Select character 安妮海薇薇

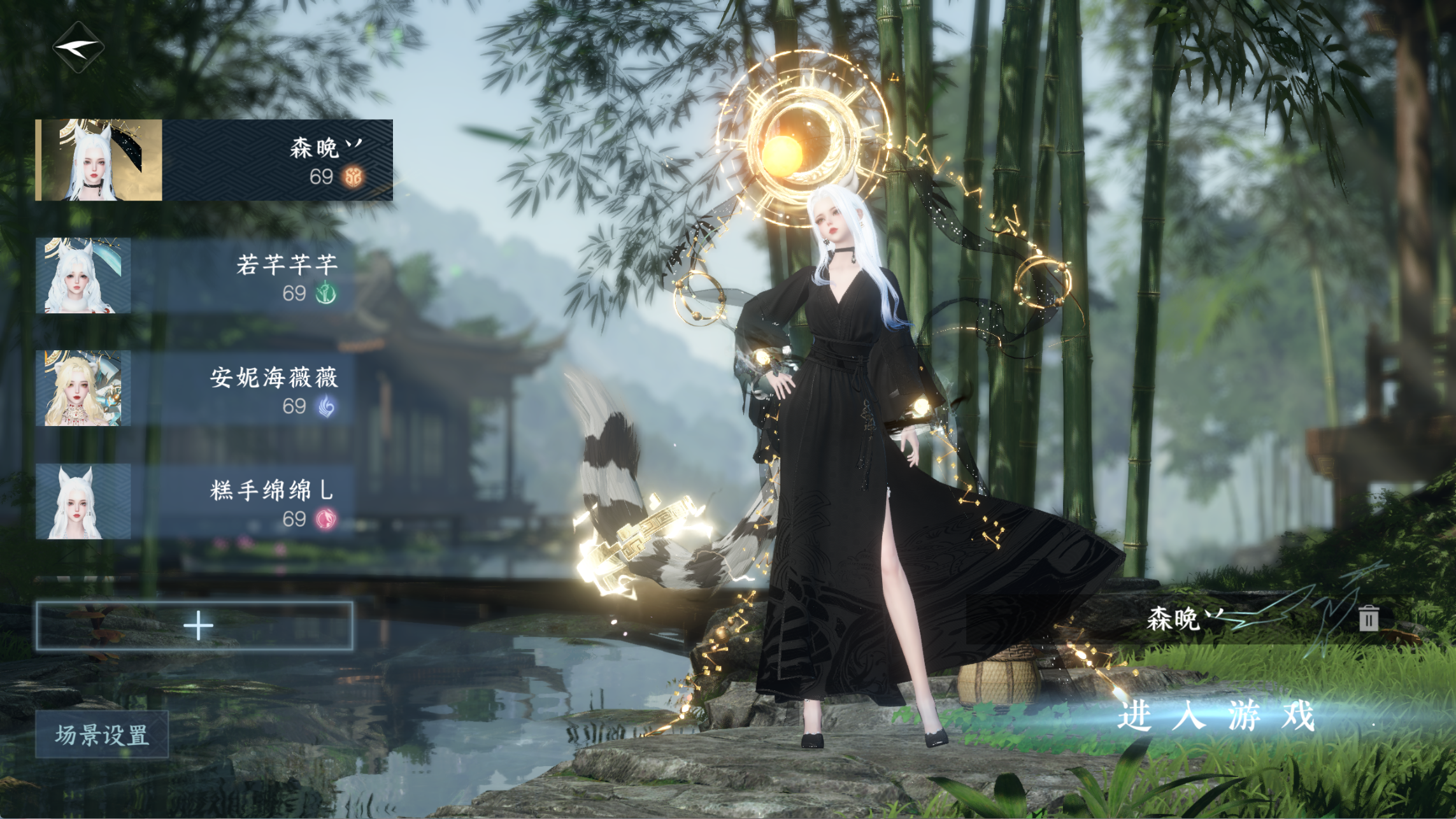tap(195, 388)
